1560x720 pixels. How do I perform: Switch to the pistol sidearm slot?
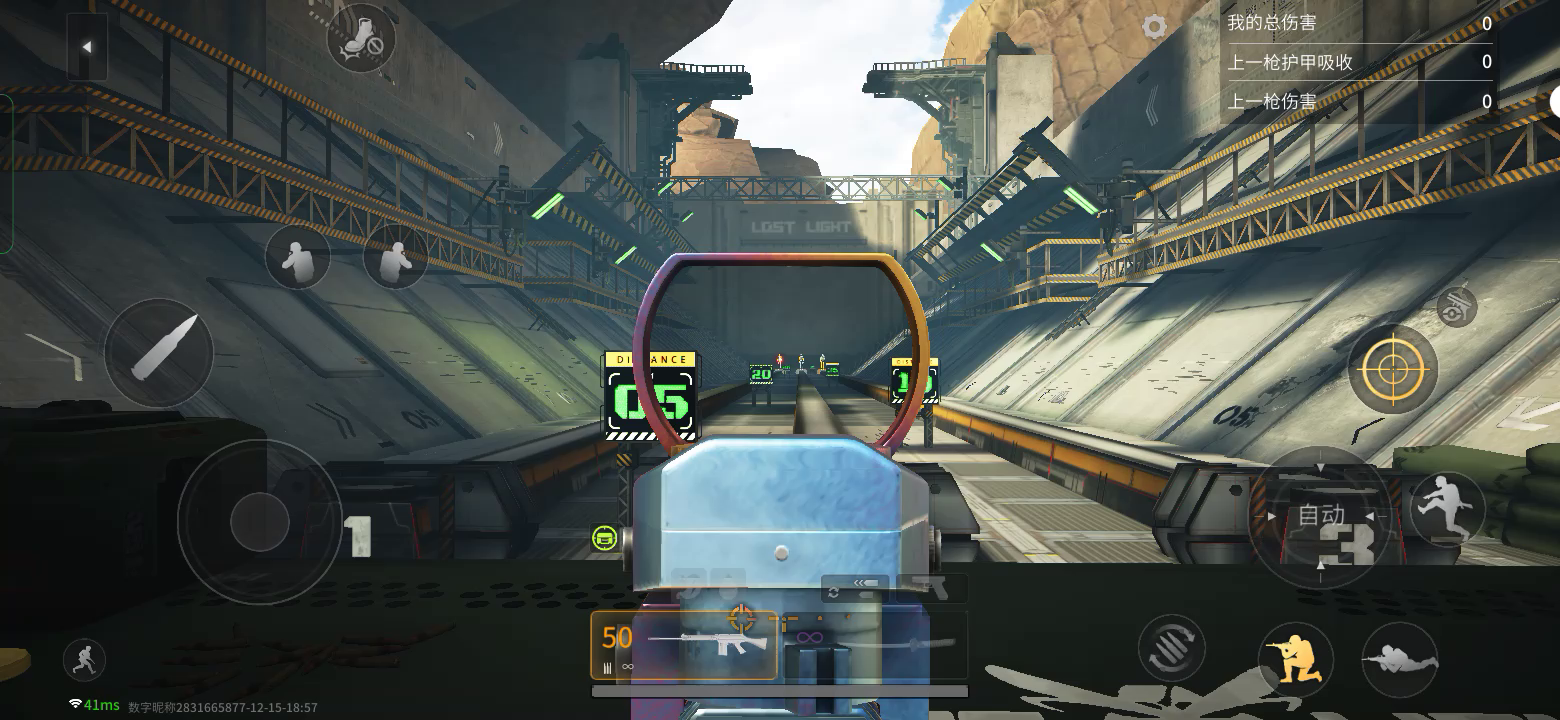click(933, 588)
